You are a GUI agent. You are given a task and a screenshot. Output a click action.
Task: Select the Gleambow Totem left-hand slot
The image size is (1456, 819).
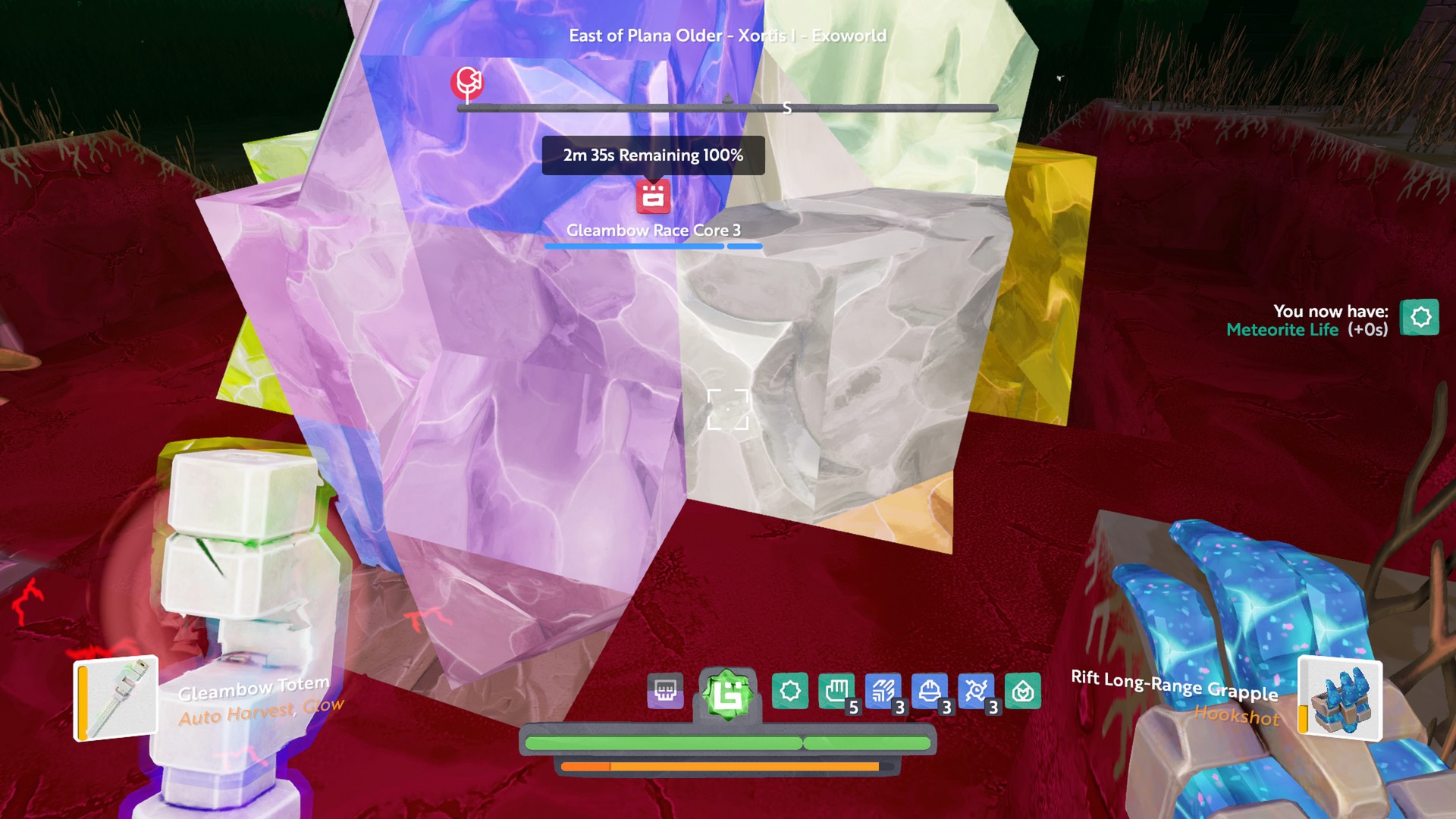click(116, 698)
